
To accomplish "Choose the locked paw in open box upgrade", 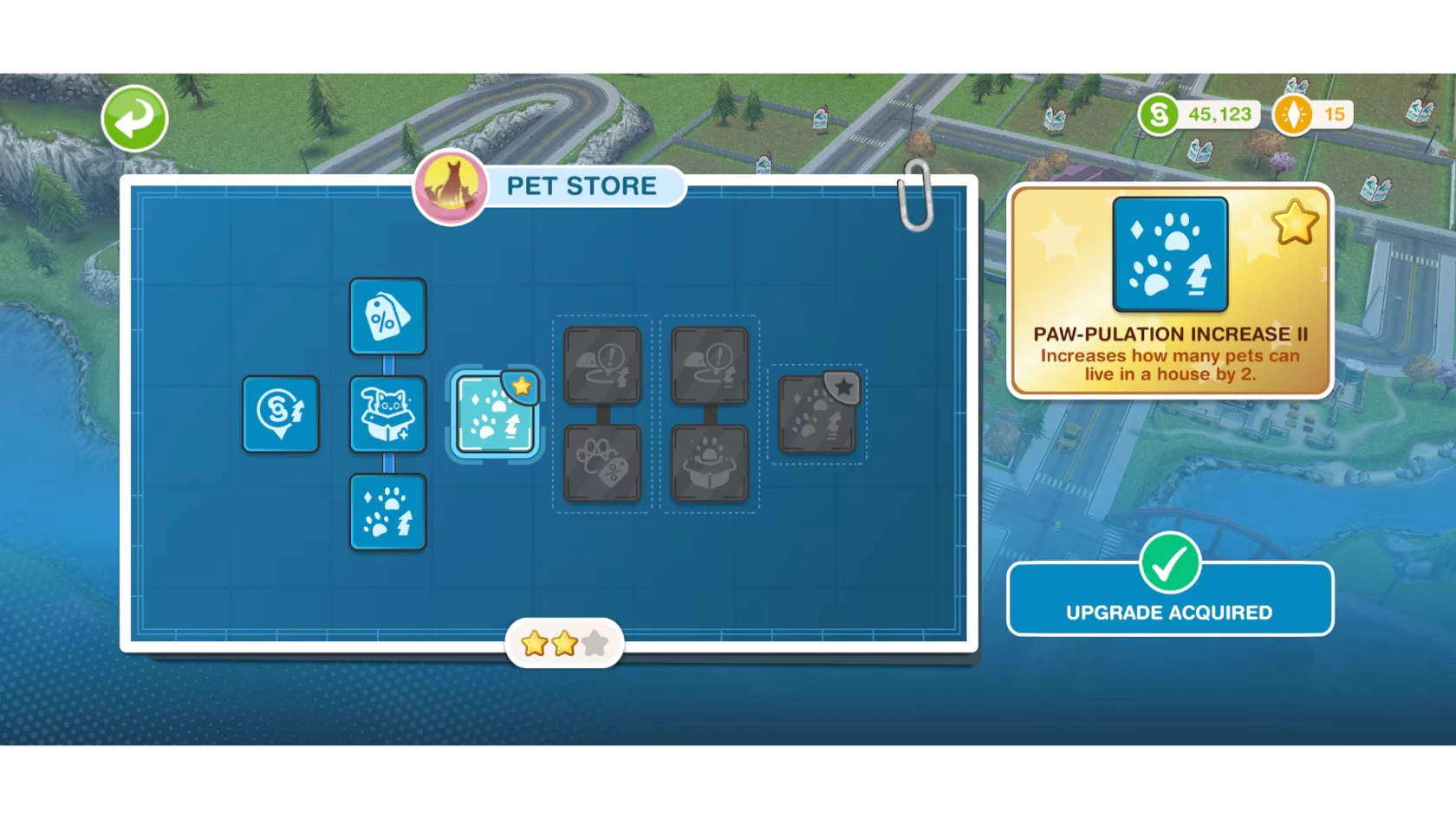I will (710, 464).
